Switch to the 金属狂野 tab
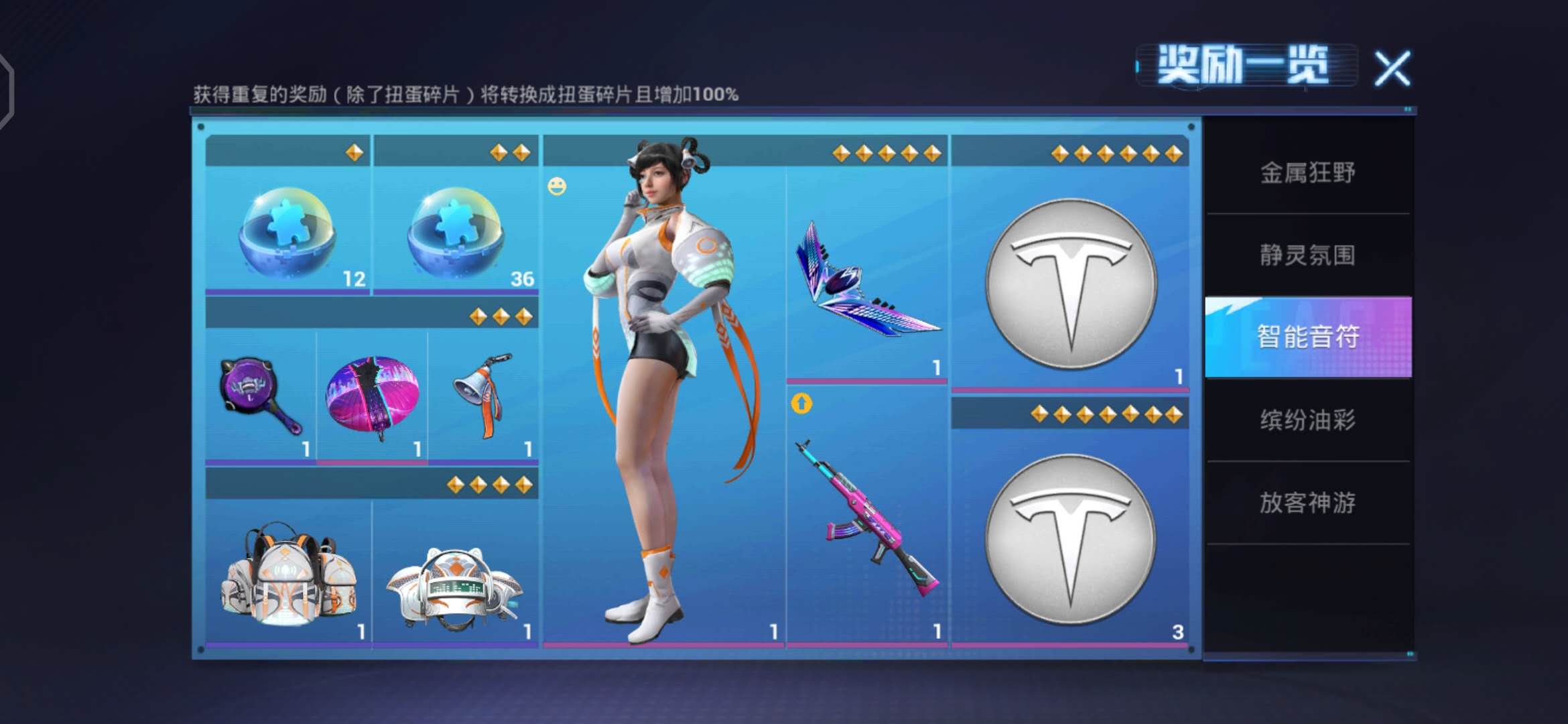 pyautogui.click(x=1307, y=173)
